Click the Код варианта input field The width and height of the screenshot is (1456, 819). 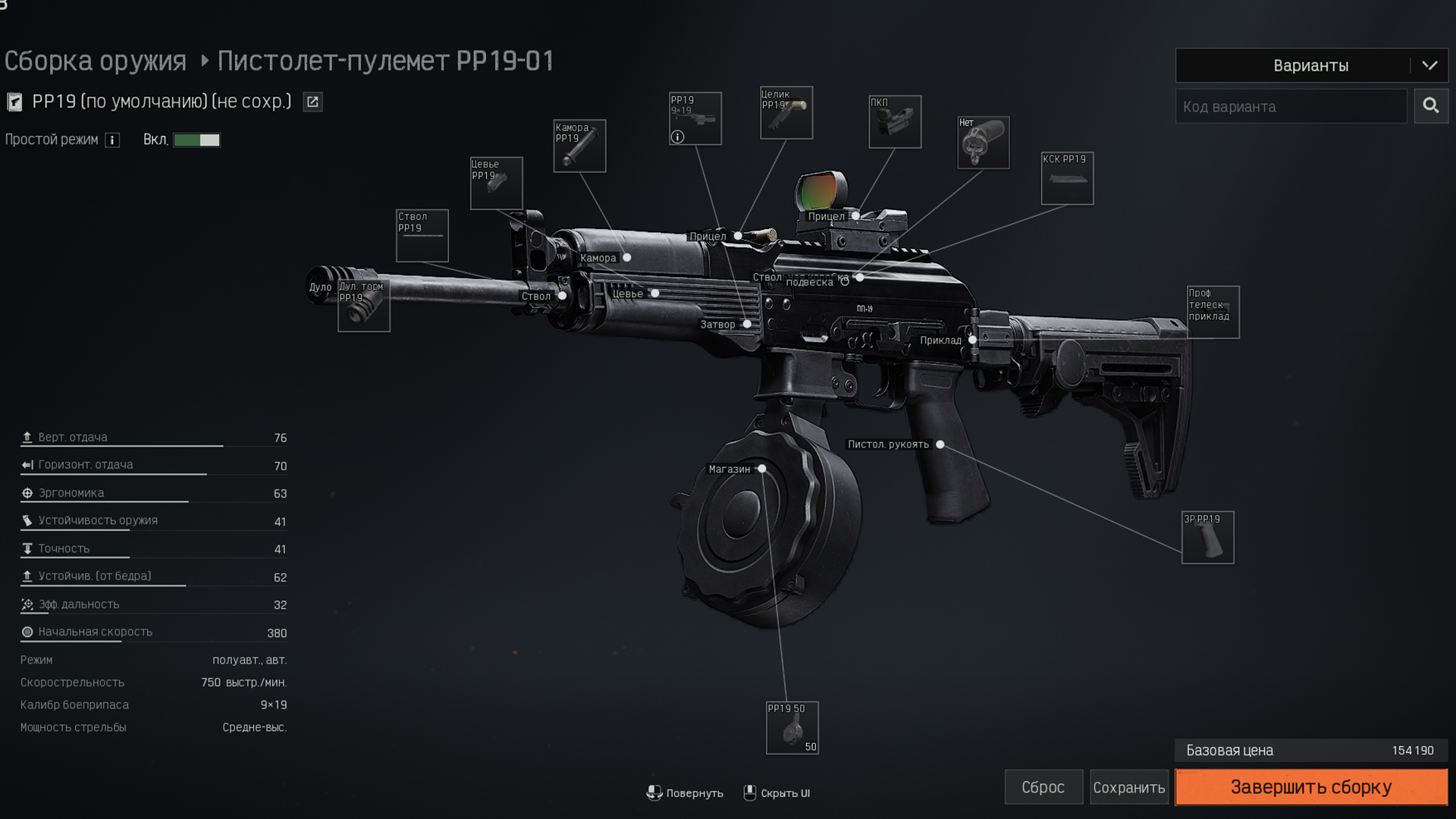(x=1291, y=107)
